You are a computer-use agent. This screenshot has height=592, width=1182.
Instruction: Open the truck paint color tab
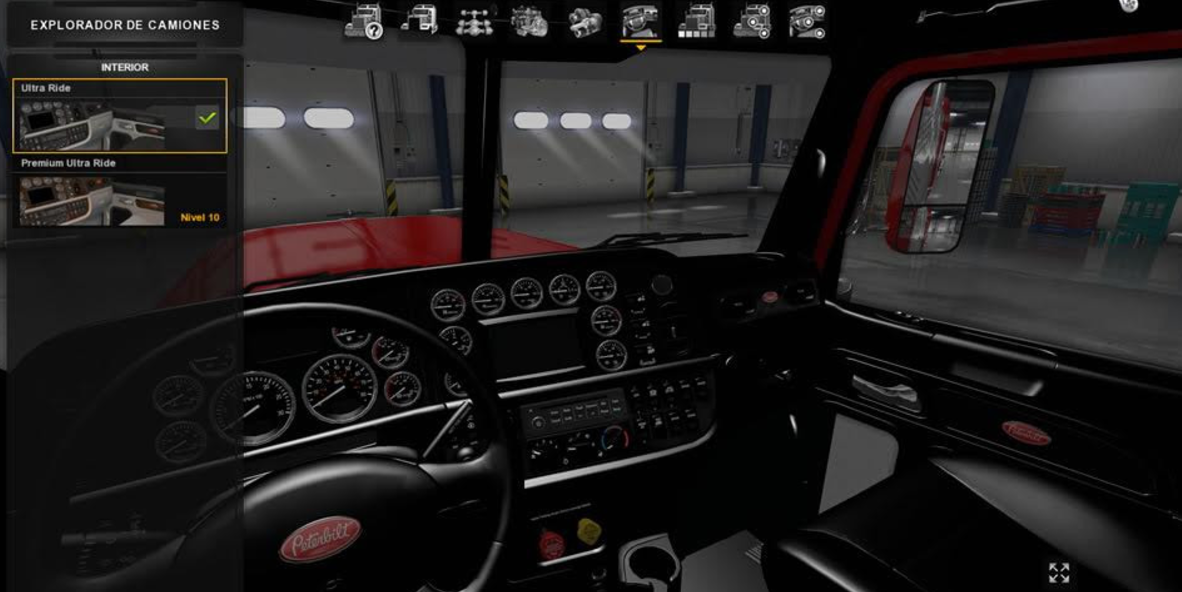[x=696, y=21]
